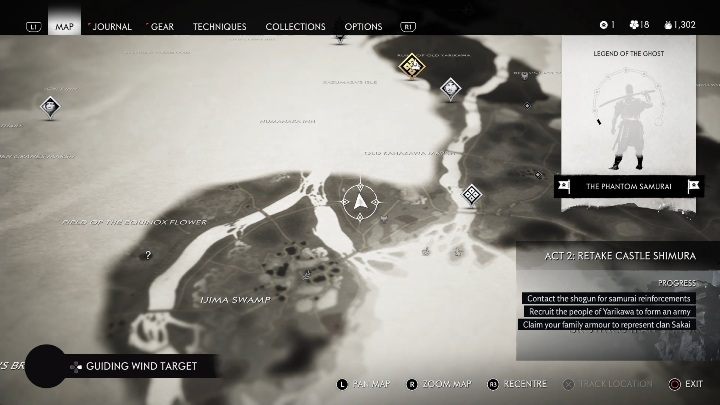720x405 pixels.
Task: Click the far-left mask quest marker
Action: tap(49, 106)
